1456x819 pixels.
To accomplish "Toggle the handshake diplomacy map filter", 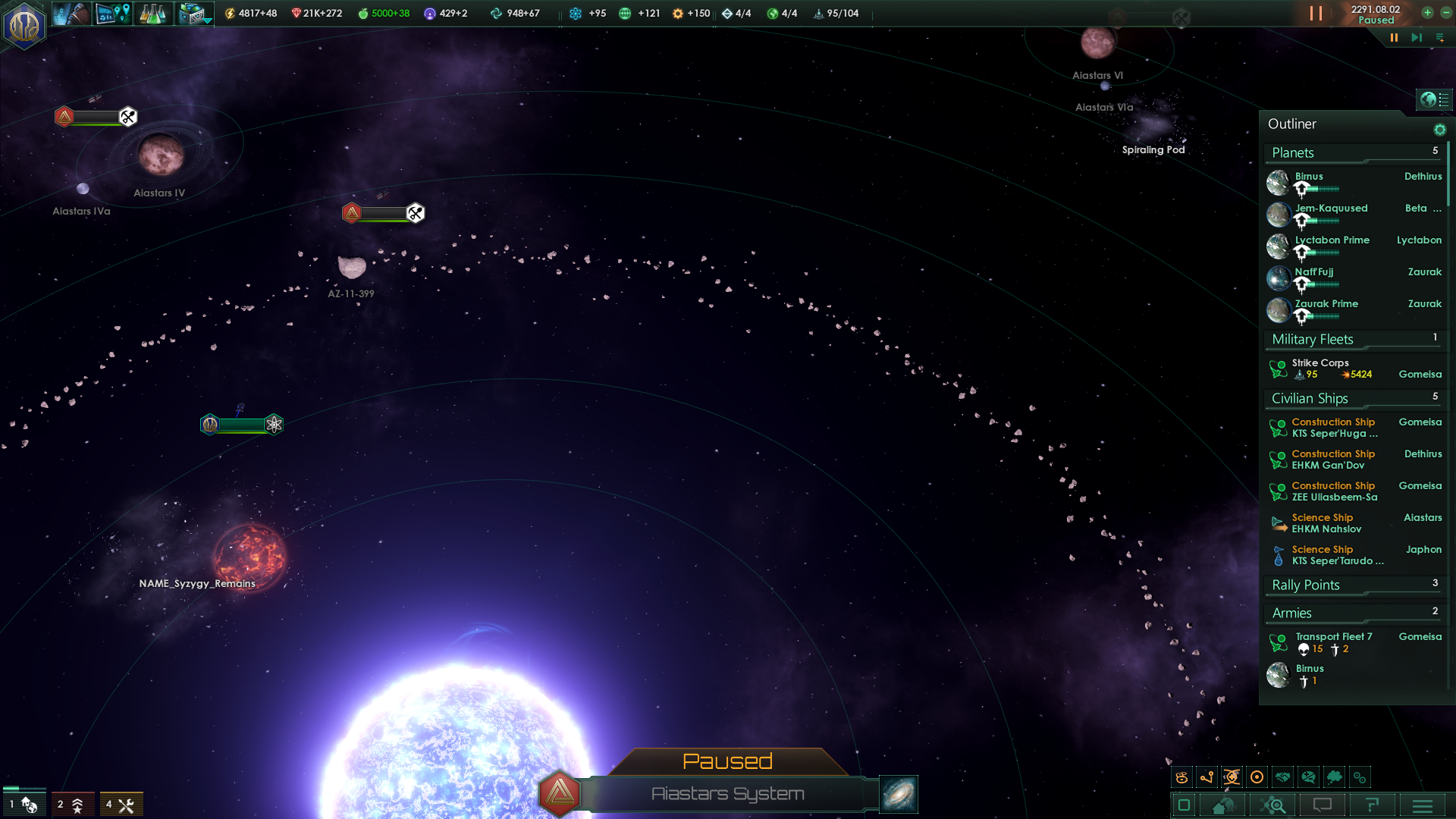I will click(x=1283, y=777).
